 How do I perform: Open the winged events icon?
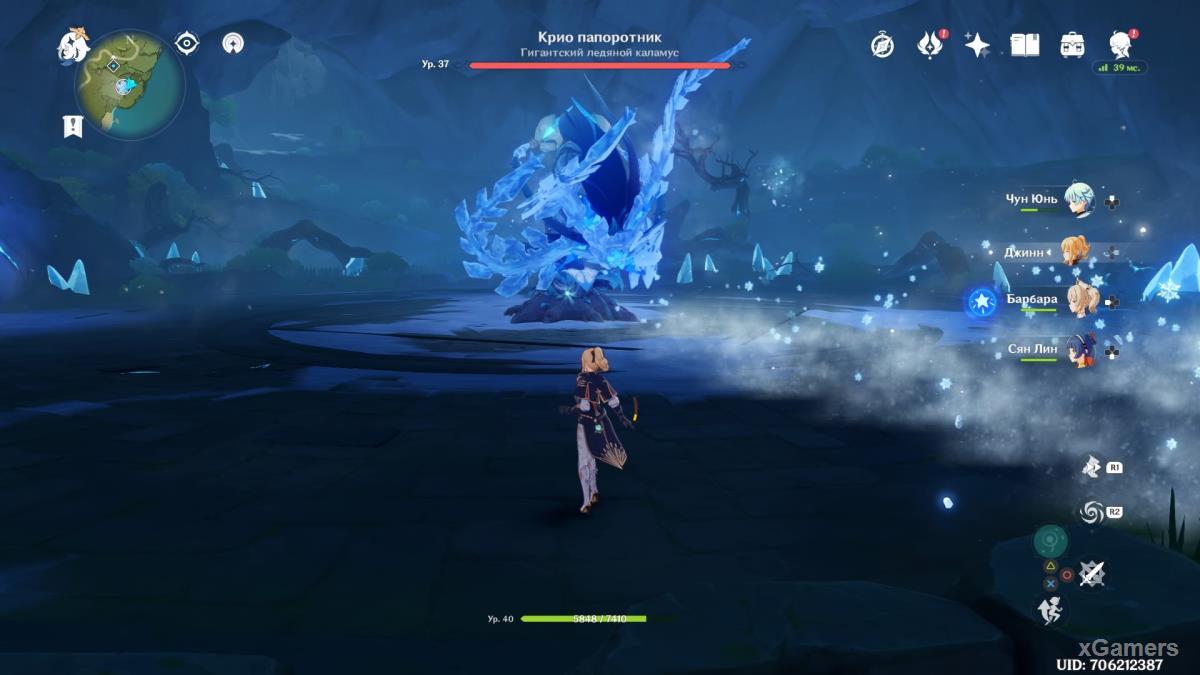[x=930, y=45]
